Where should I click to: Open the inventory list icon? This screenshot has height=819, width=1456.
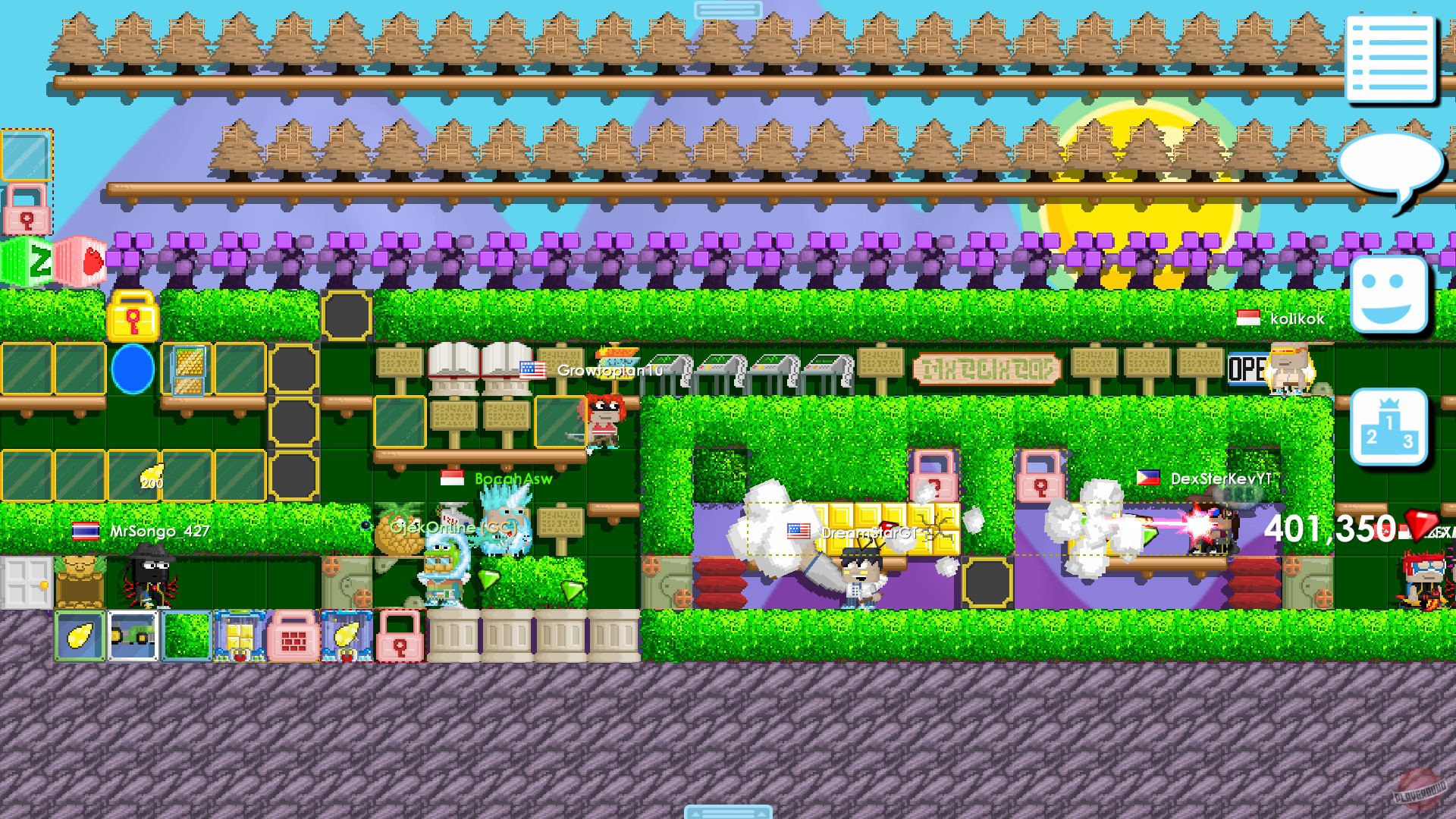(x=1392, y=57)
